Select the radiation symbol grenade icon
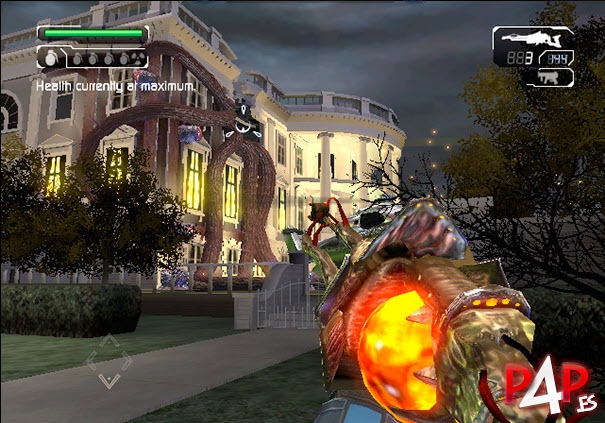This screenshot has width=605, height=423. [x=139, y=59]
